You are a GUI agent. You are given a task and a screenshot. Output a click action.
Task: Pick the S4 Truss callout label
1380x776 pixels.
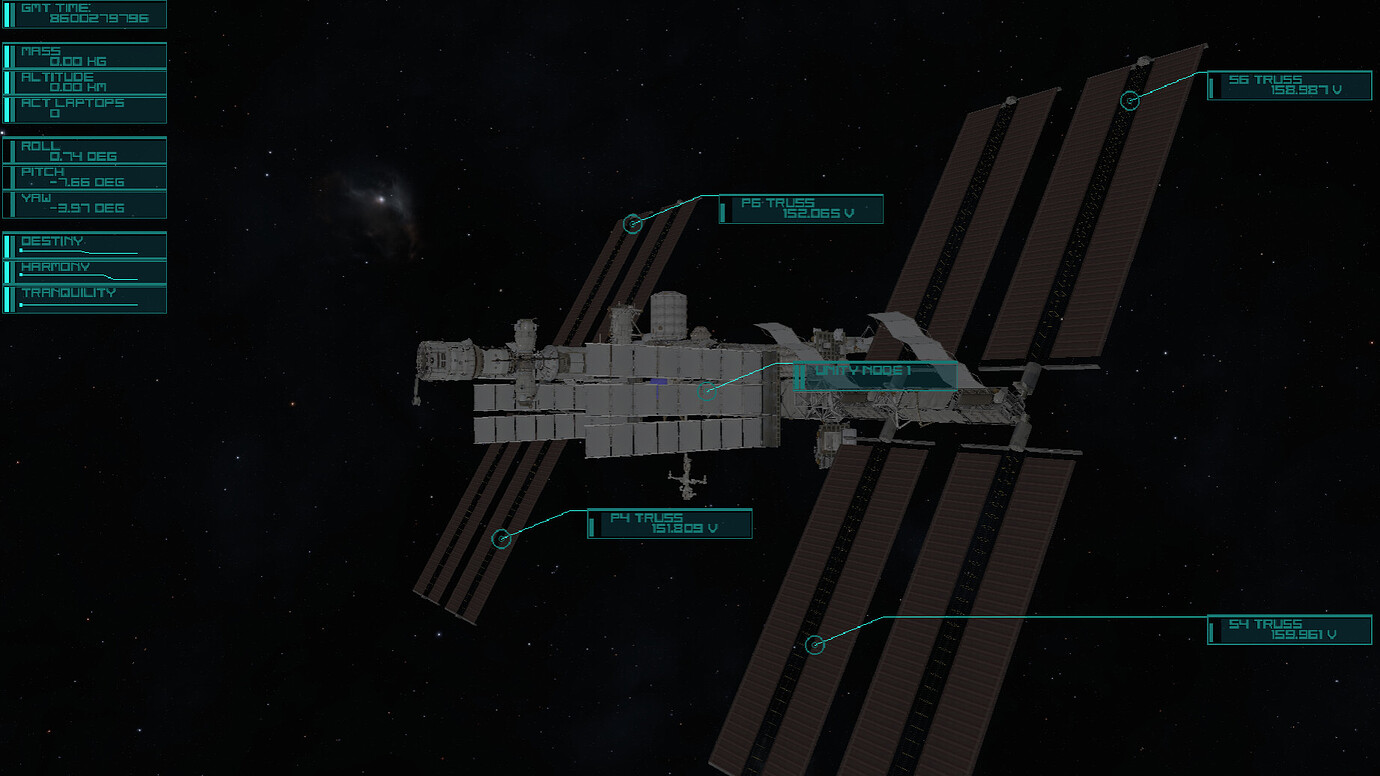[1289, 630]
